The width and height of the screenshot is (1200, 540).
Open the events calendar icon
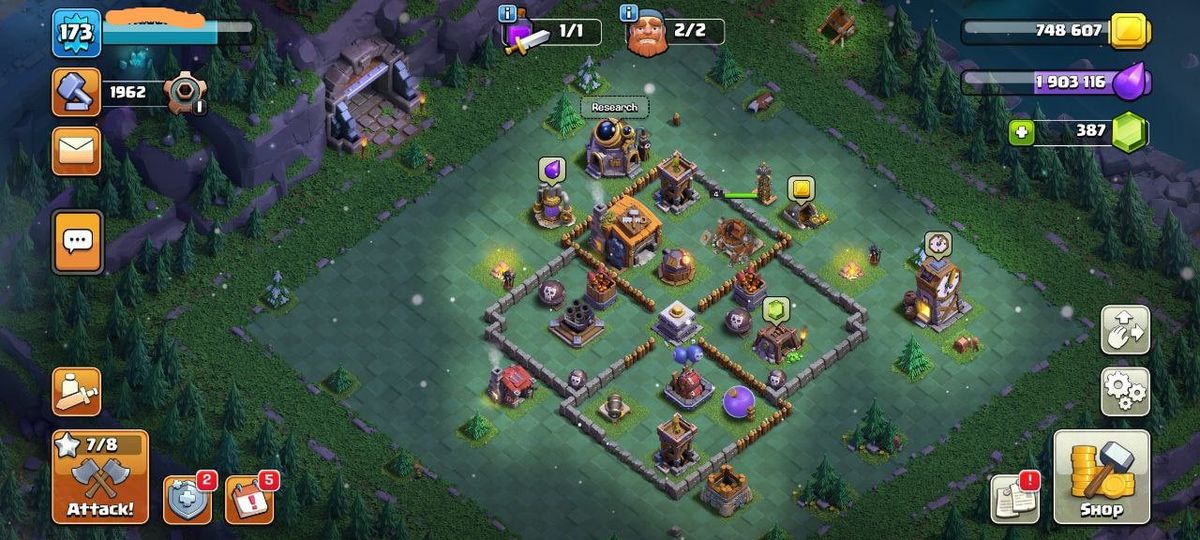point(248,499)
